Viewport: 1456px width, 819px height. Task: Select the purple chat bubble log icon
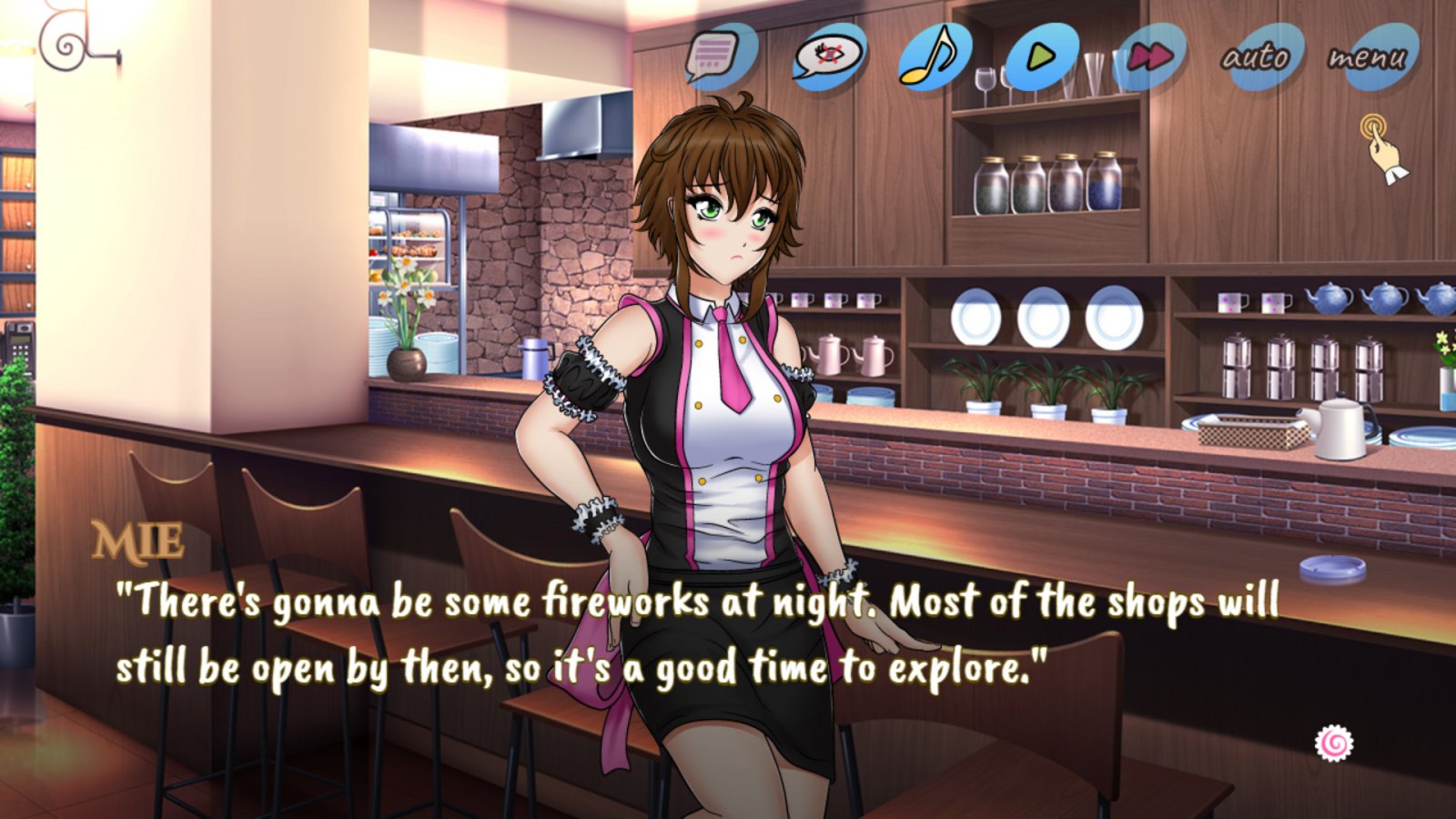click(x=719, y=56)
